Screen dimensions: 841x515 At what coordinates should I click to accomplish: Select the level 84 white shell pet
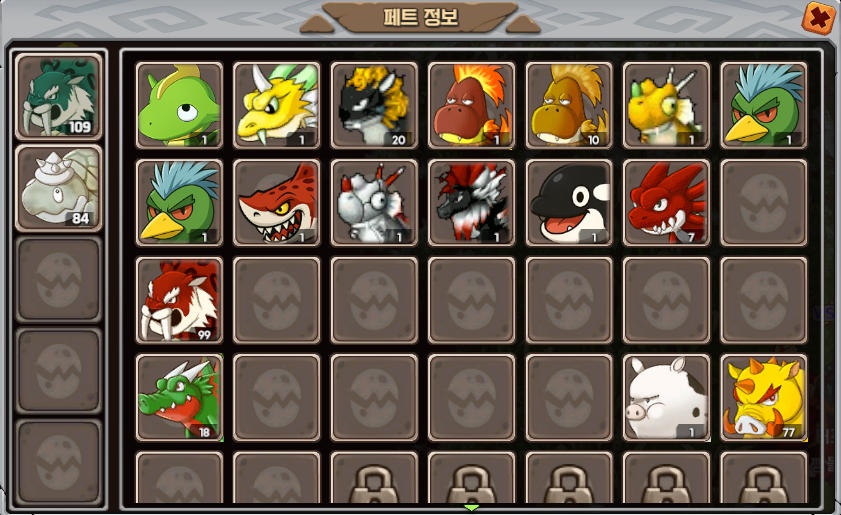tap(59, 189)
